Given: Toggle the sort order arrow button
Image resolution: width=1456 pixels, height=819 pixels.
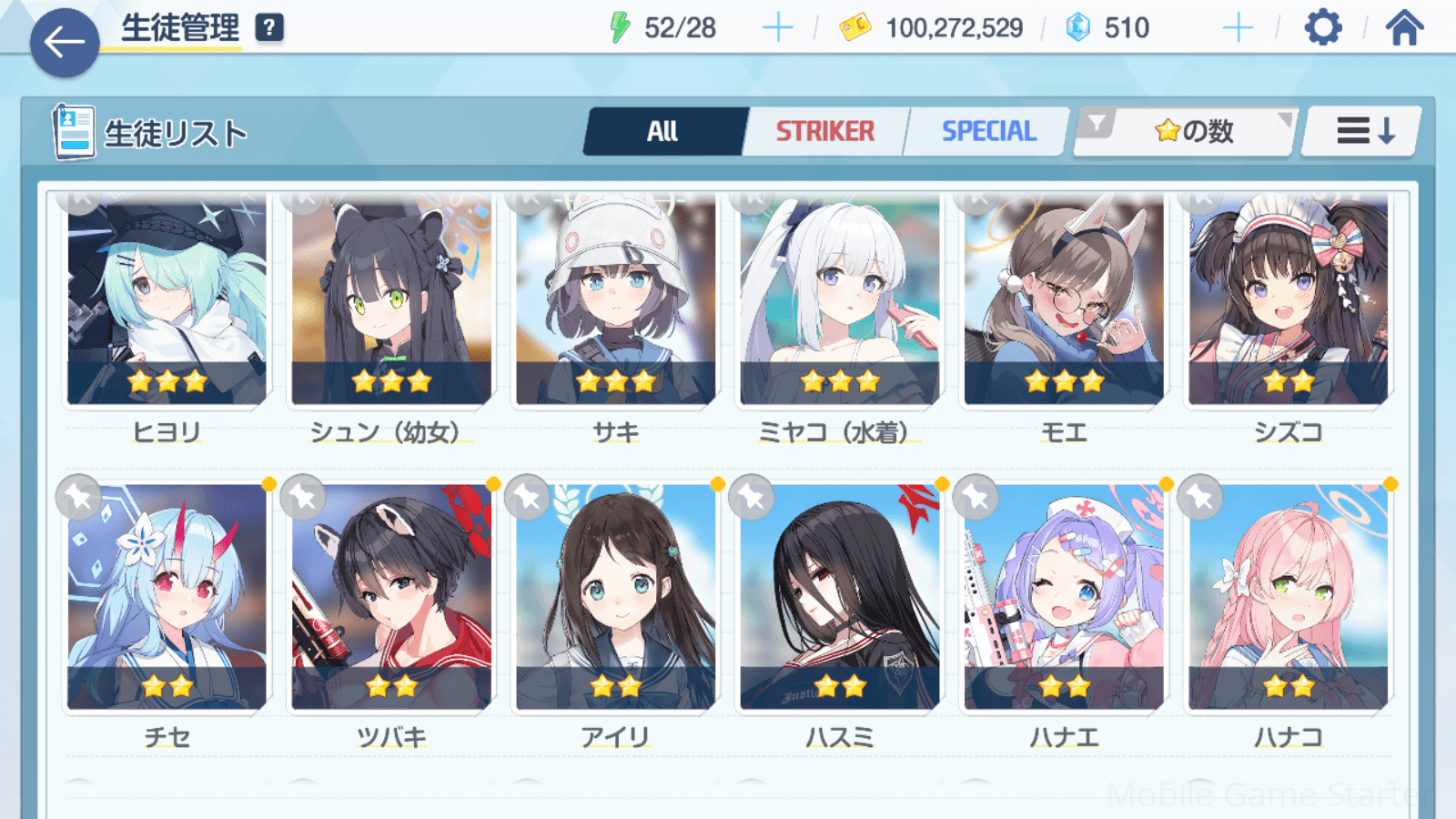Looking at the screenshot, I should coord(1363,132).
